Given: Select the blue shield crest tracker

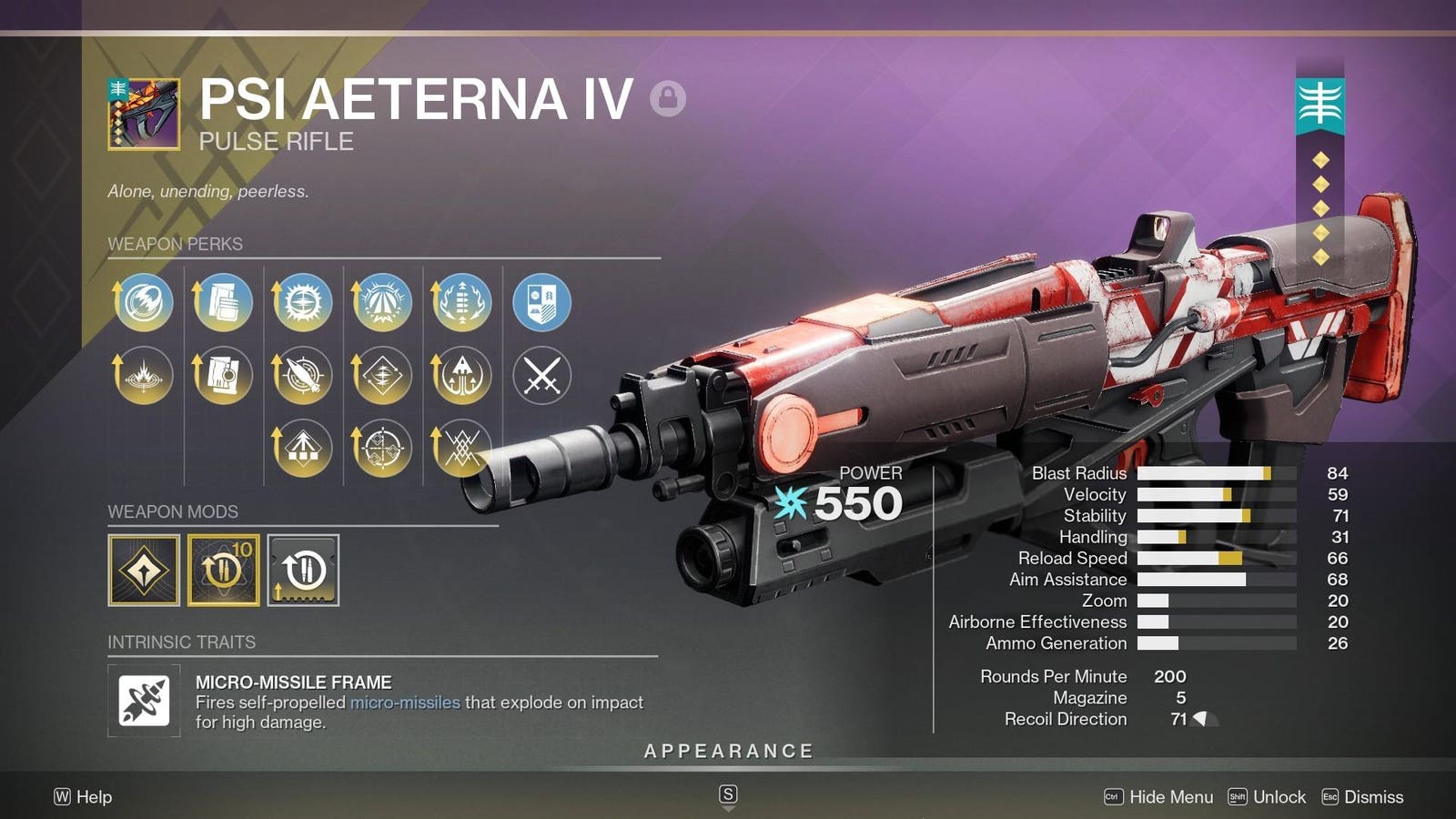Looking at the screenshot, I should [542, 302].
